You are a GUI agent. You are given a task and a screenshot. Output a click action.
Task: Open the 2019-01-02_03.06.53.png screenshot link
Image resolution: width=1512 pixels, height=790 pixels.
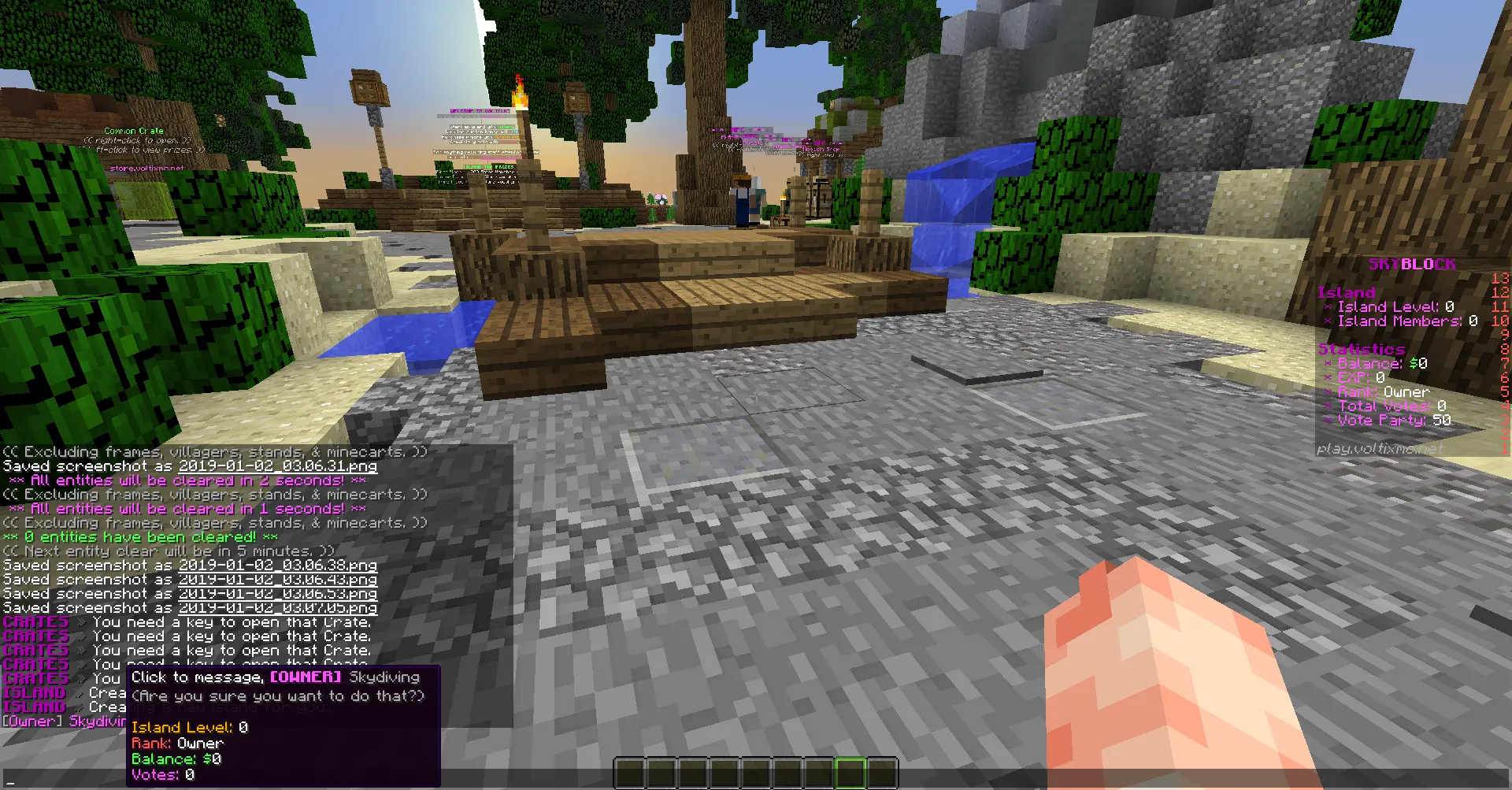pyautogui.click(x=277, y=594)
